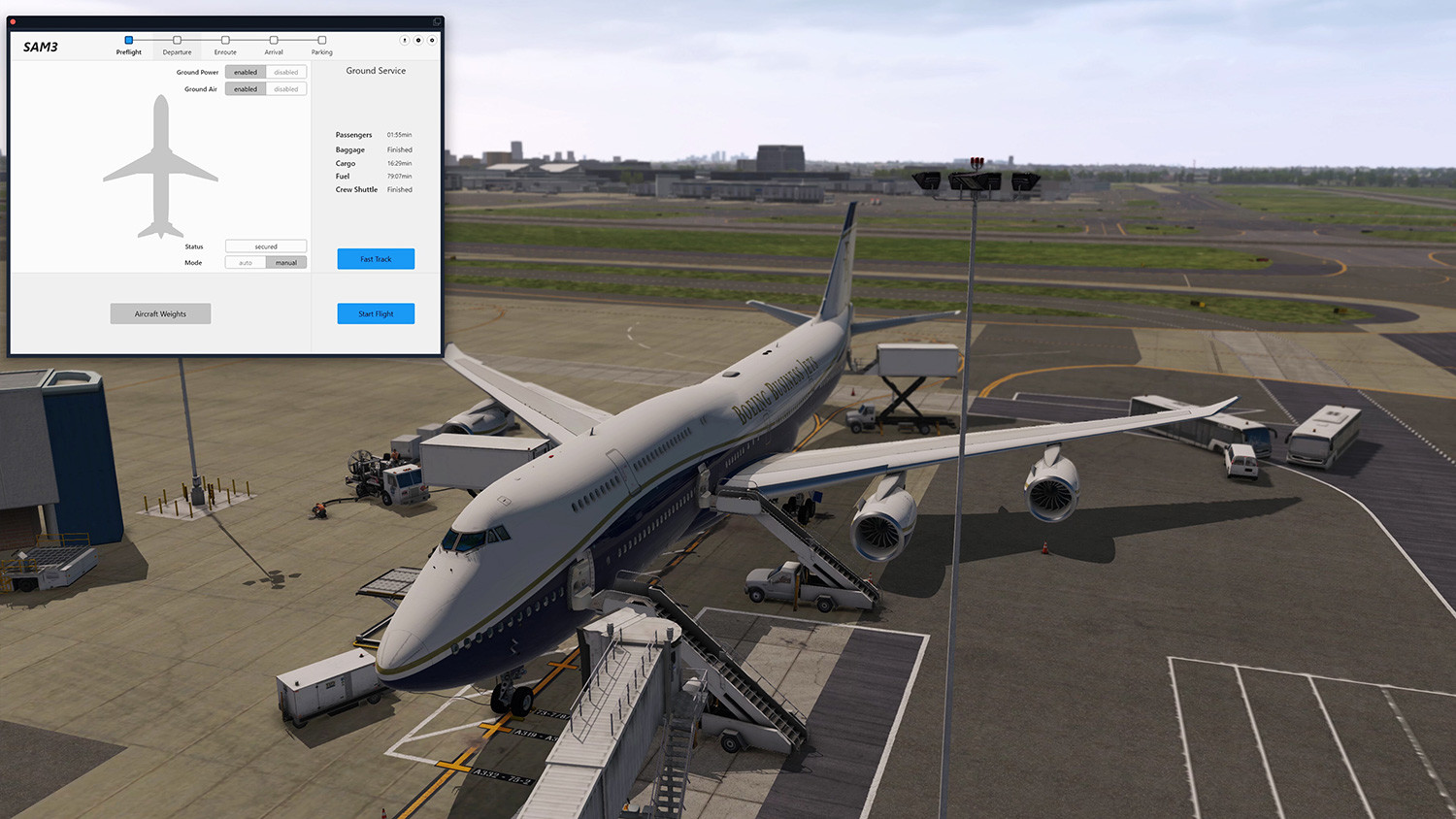Image resolution: width=1456 pixels, height=819 pixels.
Task: Click the Start Flight button
Action: [376, 312]
